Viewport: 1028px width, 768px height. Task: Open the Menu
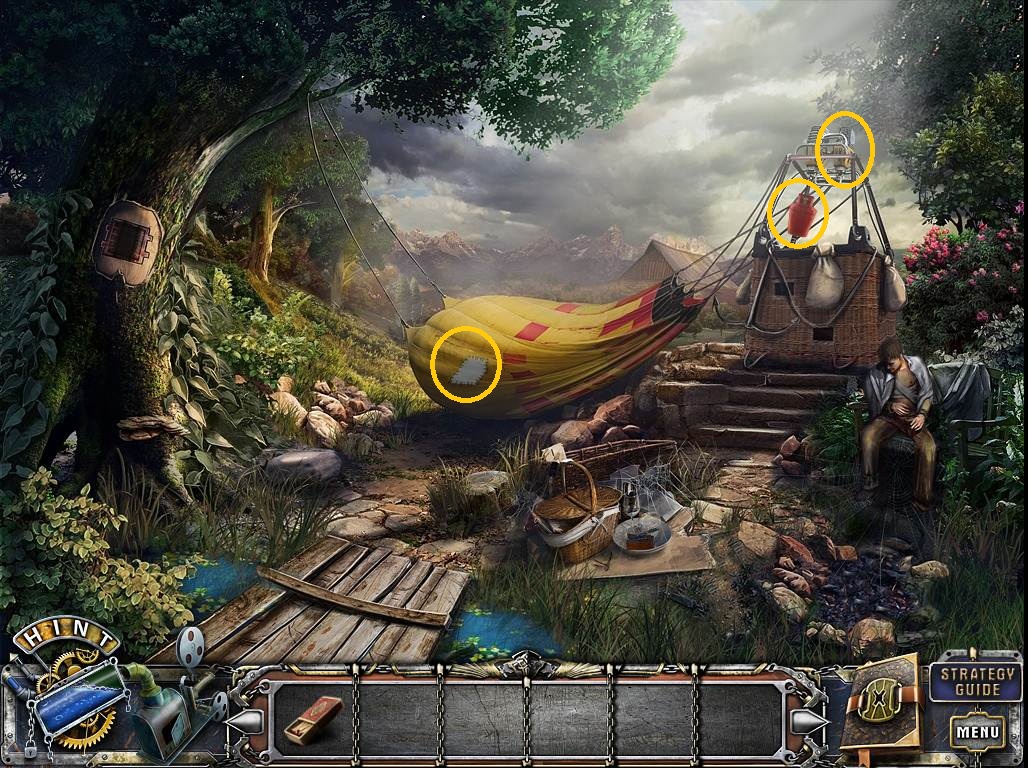click(976, 732)
